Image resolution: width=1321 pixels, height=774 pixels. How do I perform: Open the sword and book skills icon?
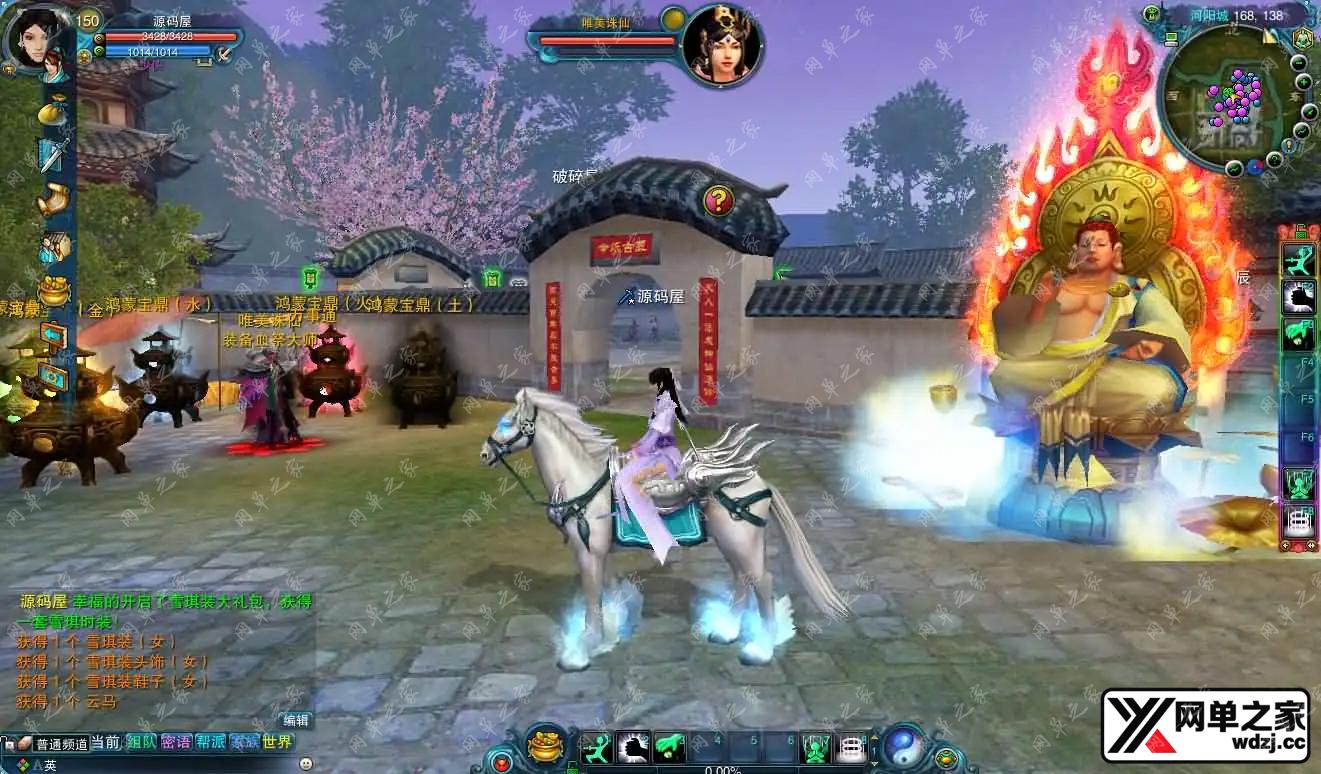[x=53, y=155]
